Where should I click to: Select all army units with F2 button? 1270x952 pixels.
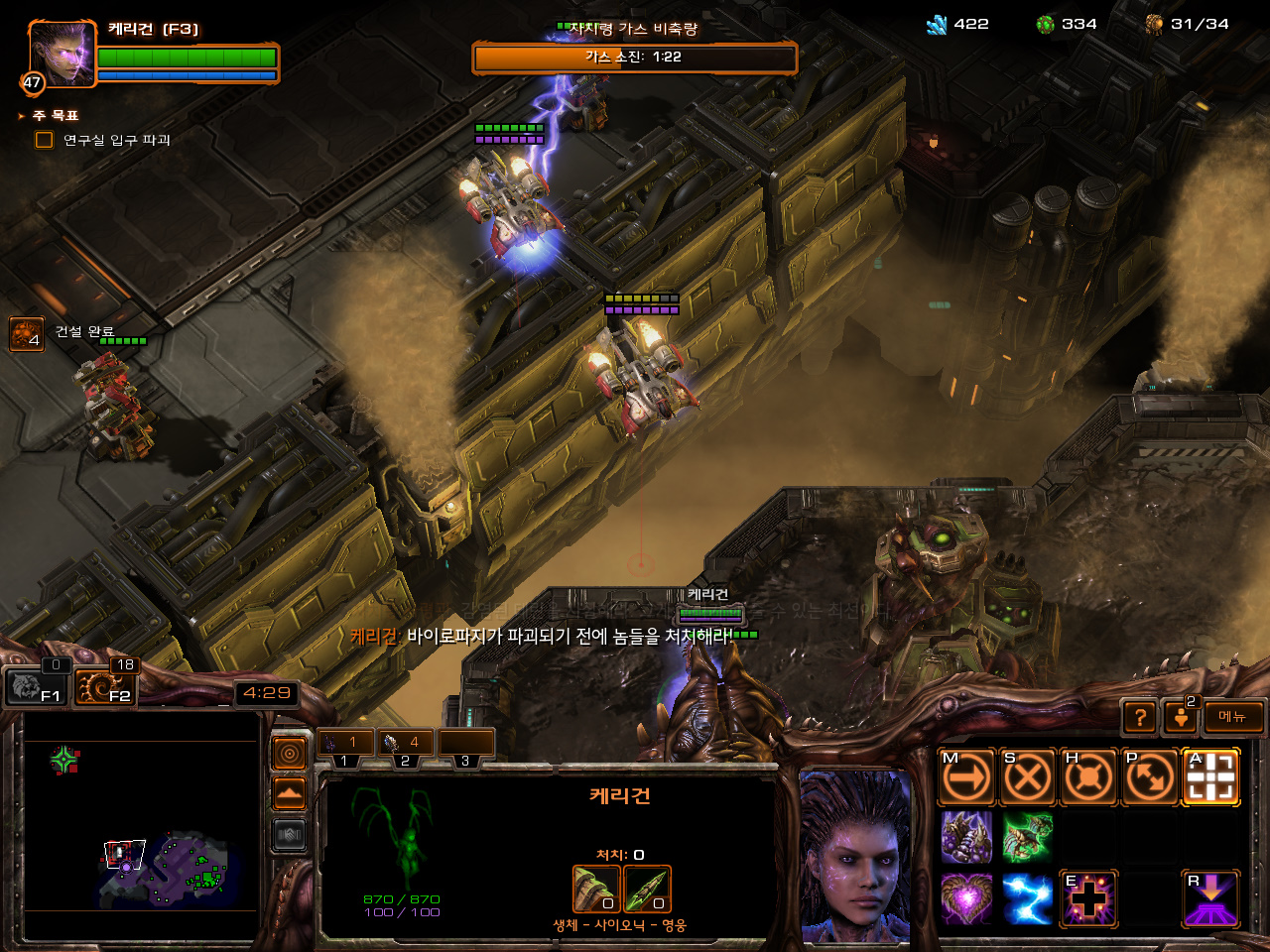(104, 684)
